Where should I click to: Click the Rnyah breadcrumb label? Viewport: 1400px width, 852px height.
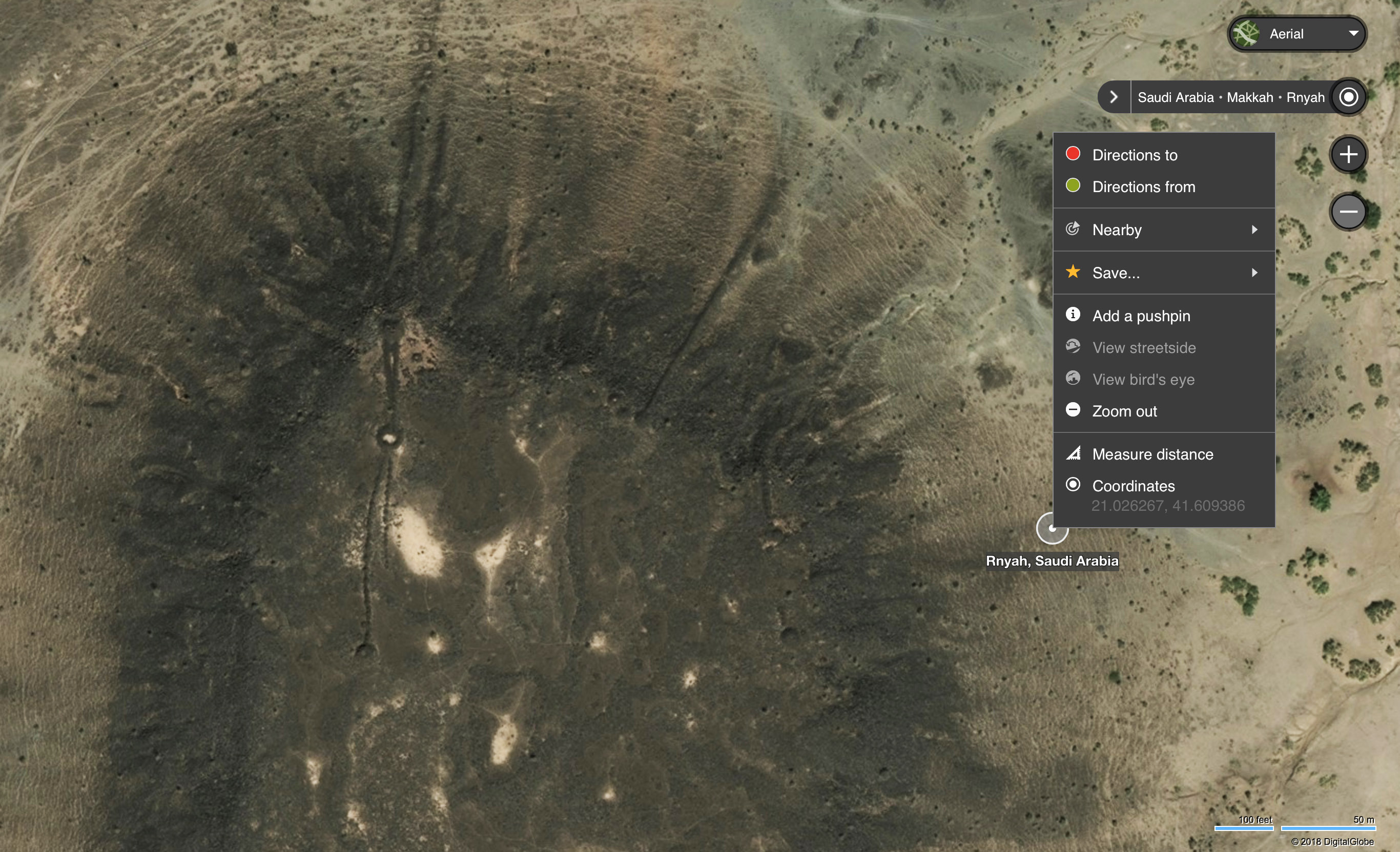point(1305,98)
